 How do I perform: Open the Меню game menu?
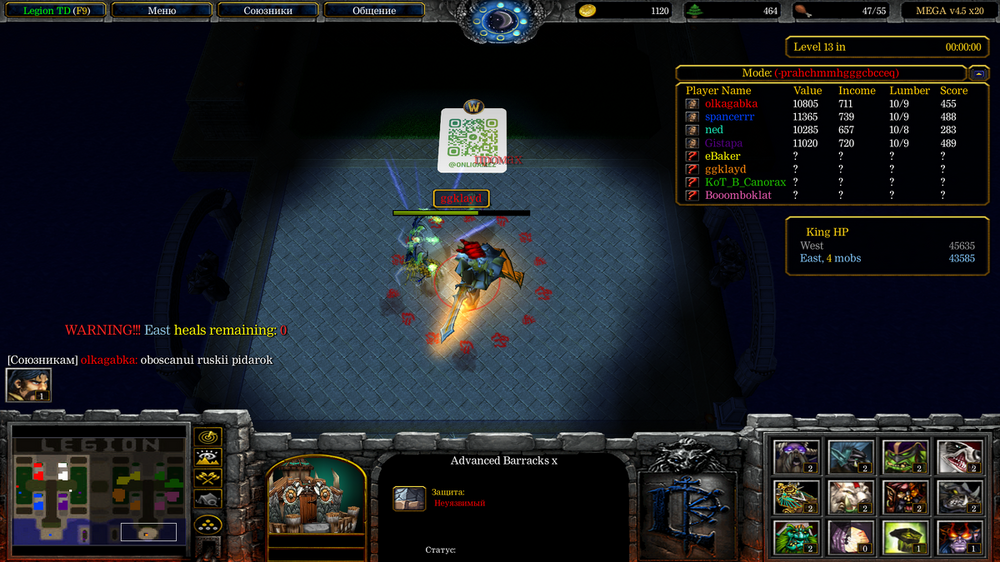[x=161, y=11]
